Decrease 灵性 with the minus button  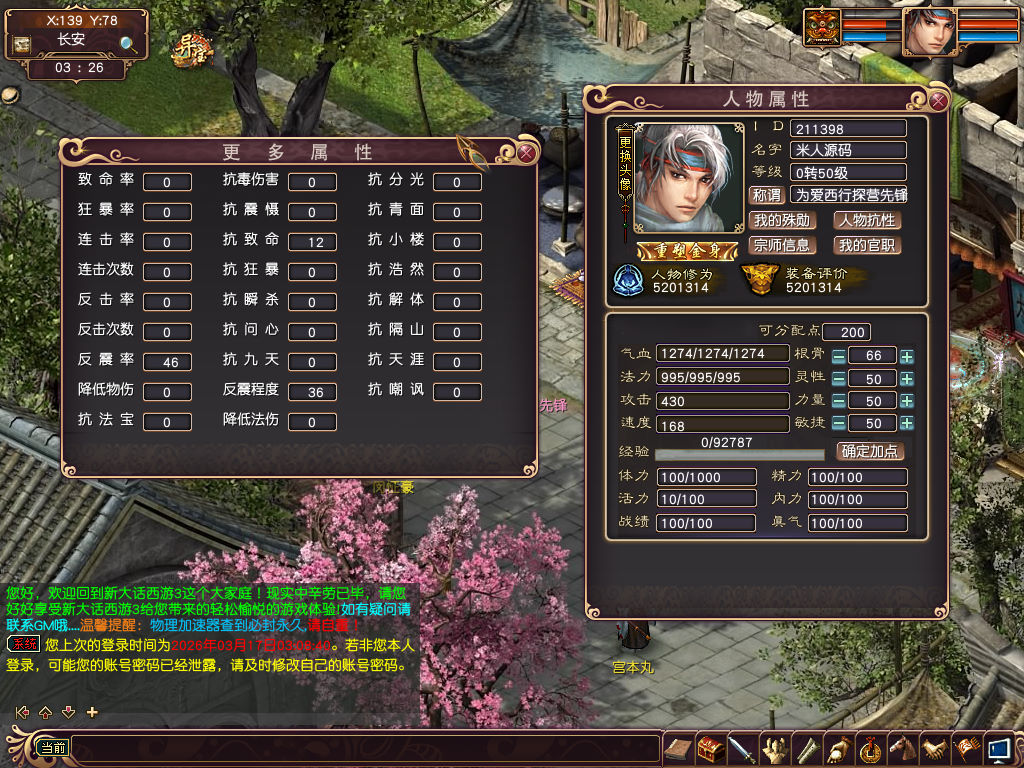pyautogui.click(x=838, y=379)
